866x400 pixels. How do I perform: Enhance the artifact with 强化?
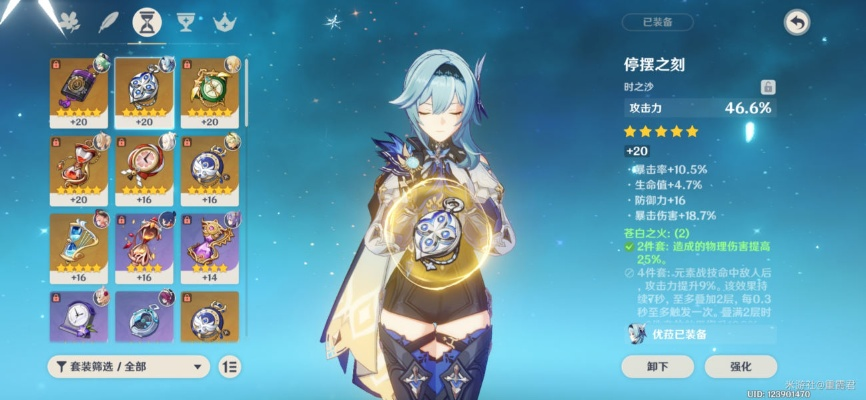740,366
